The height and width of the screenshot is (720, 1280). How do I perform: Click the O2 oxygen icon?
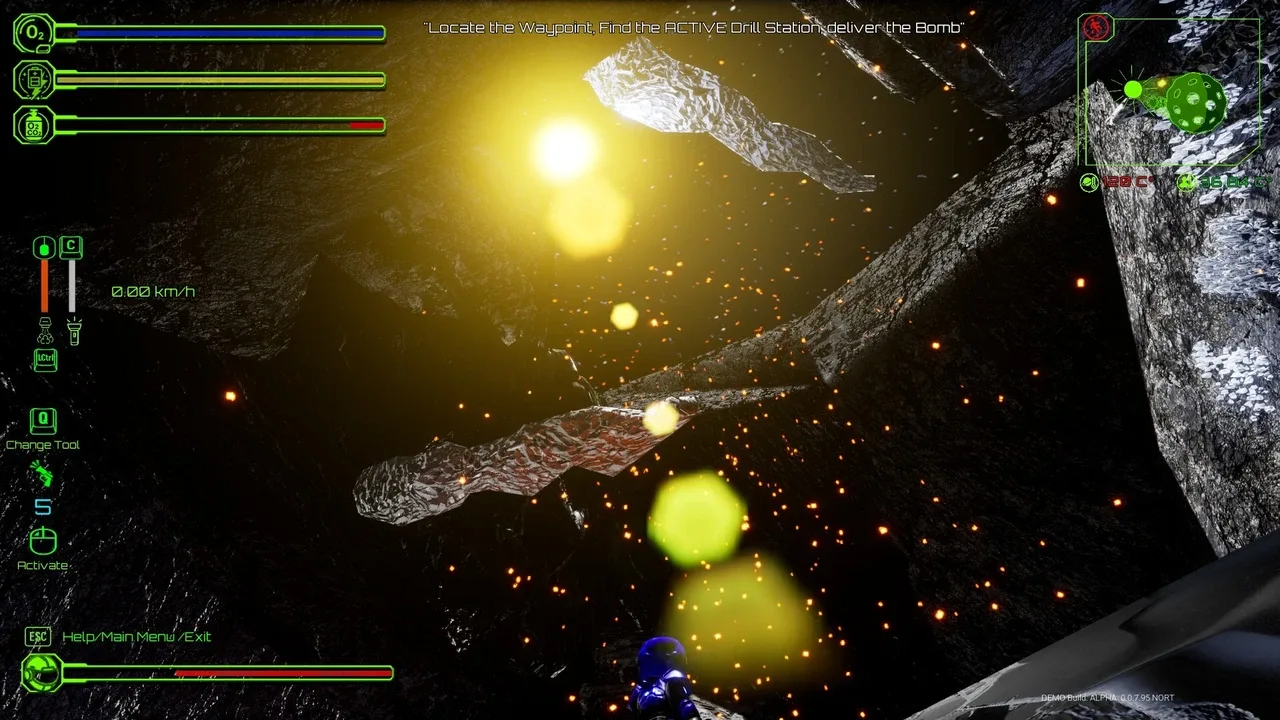tap(34, 33)
